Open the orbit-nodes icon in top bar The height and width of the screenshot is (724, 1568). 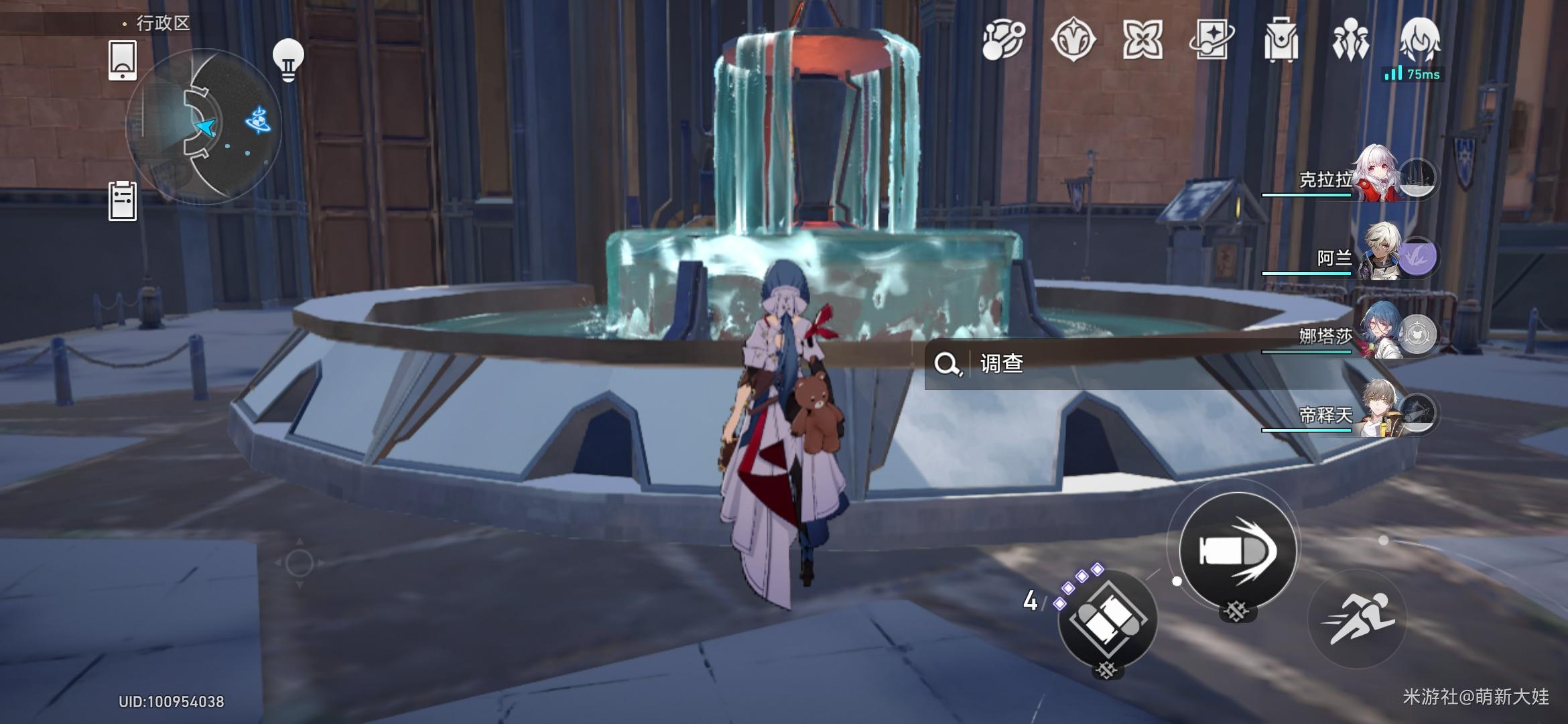[x=1004, y=40]
